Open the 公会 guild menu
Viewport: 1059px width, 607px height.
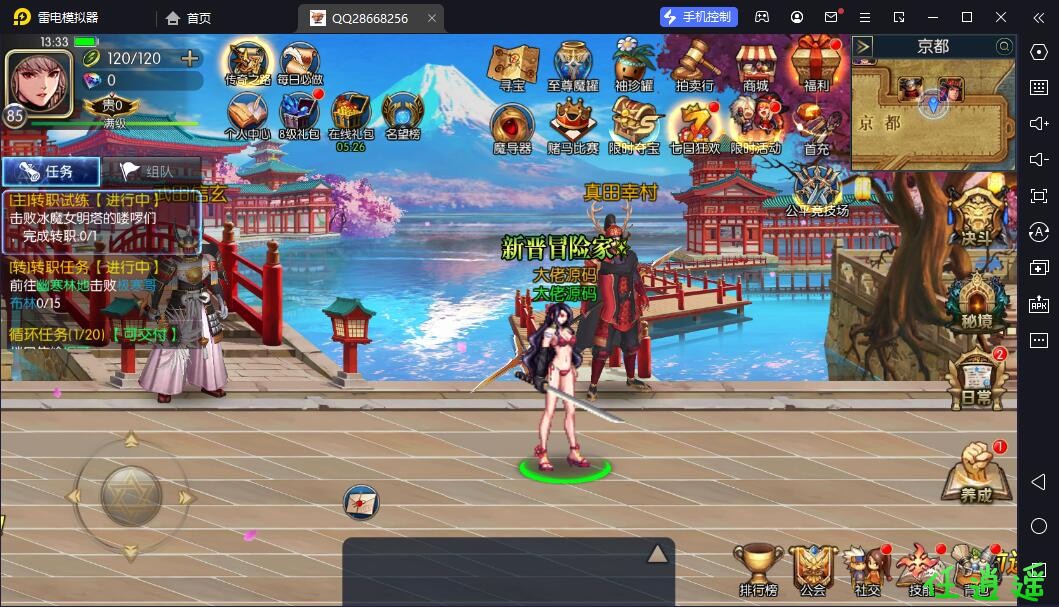pyautogui.click(x=813, y=571)
